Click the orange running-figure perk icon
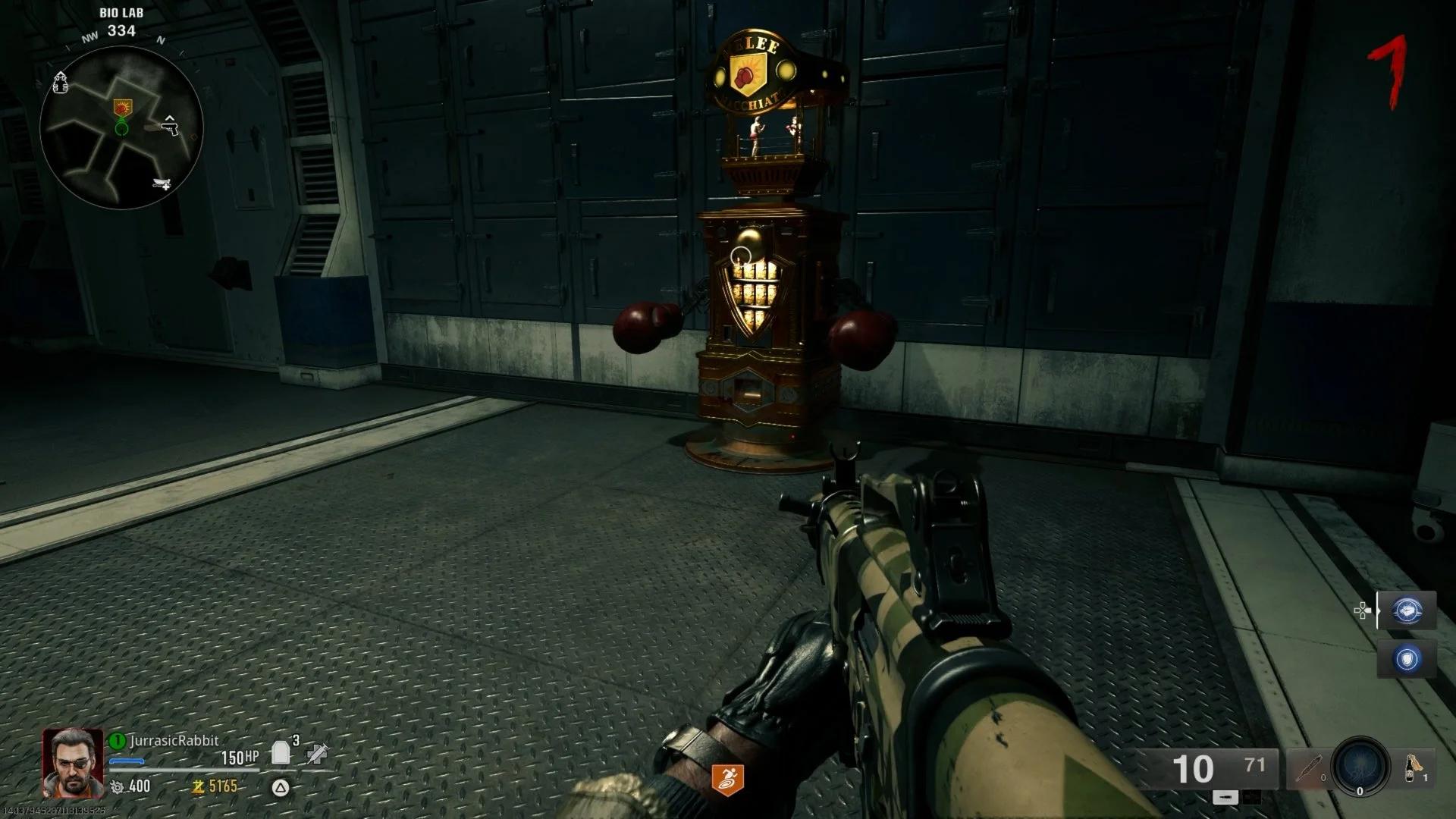 coord(727,780)
